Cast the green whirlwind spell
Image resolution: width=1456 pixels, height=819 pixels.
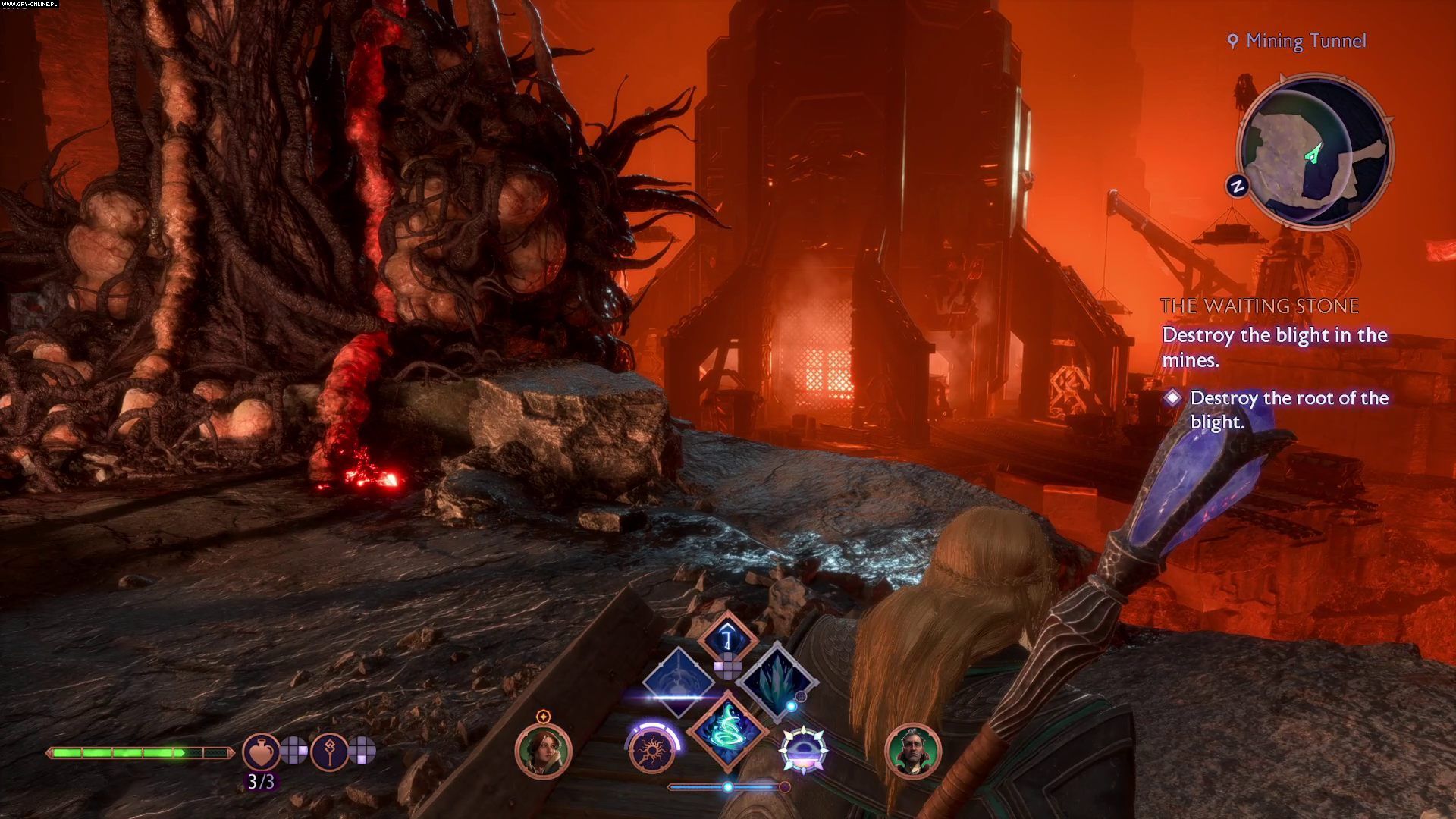(728, 731)
